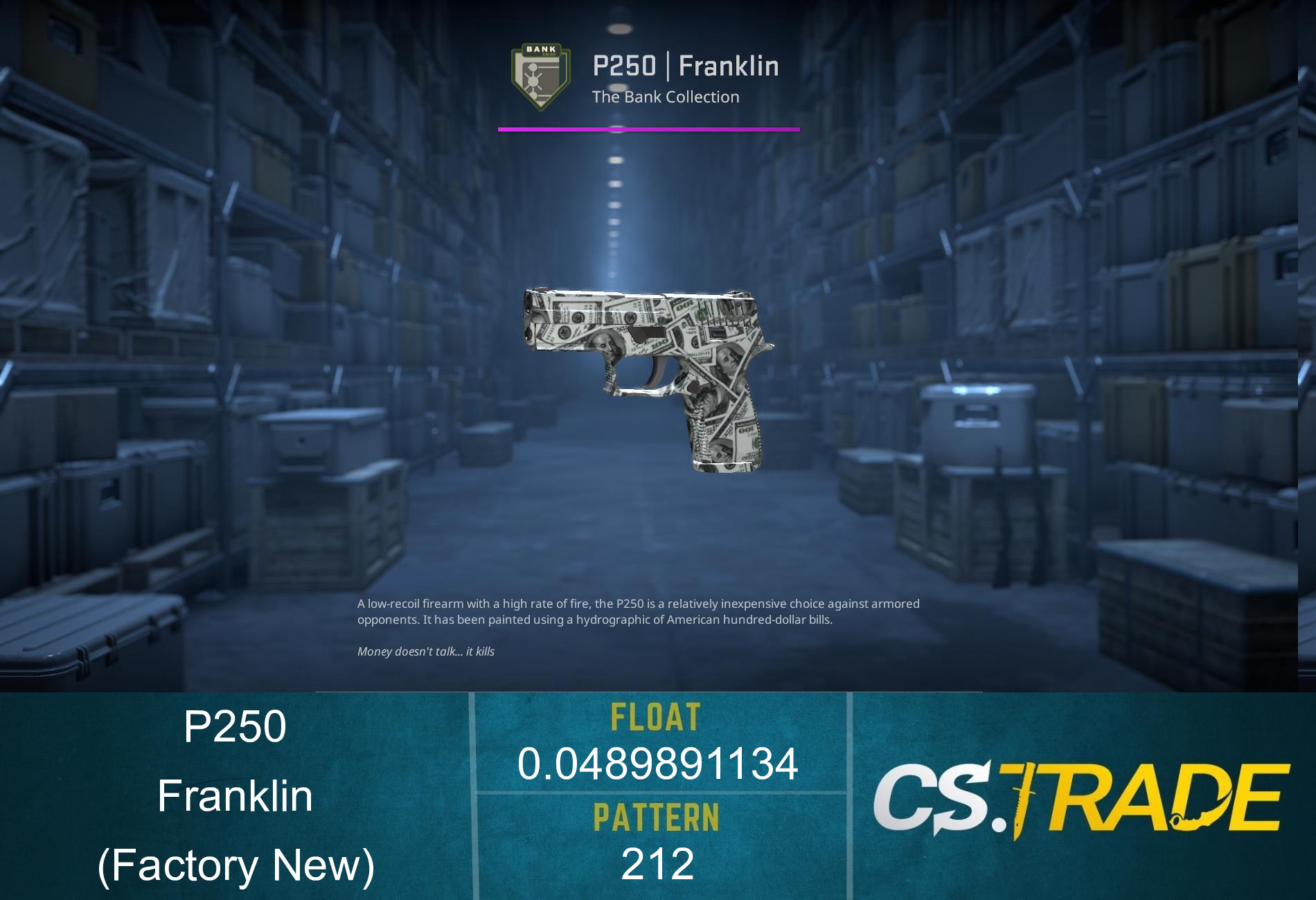Click the magenta wear indicator bar
The image size is (1316, 900).
click(649, 128)
